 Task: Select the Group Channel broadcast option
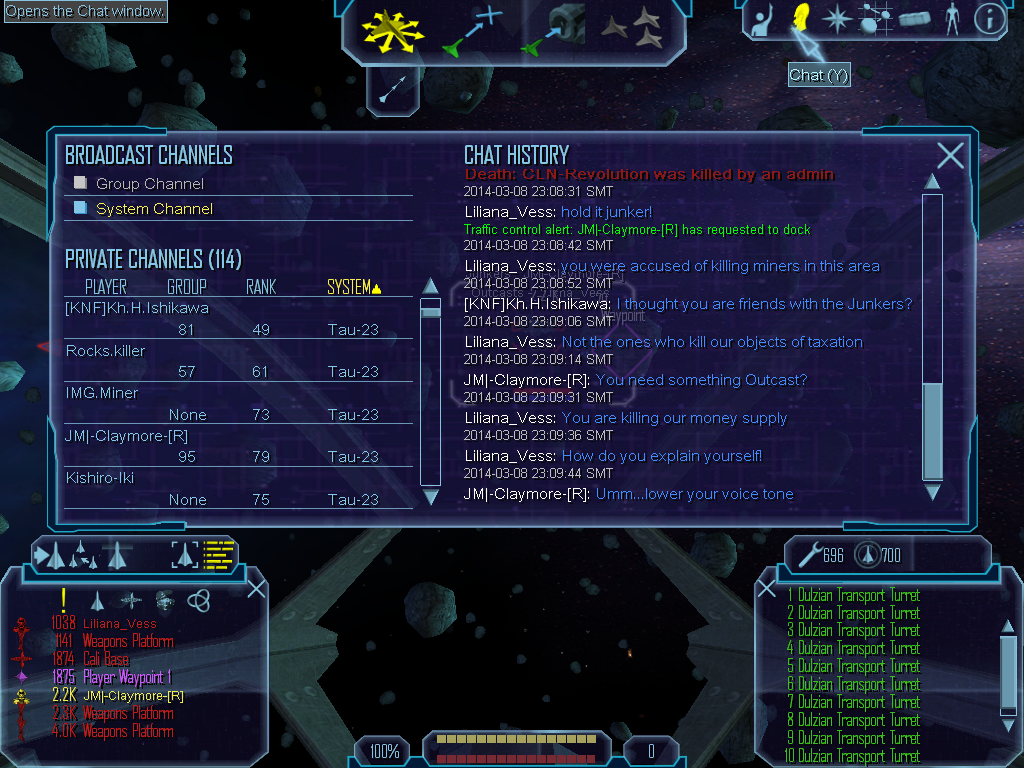coord(149,184)
